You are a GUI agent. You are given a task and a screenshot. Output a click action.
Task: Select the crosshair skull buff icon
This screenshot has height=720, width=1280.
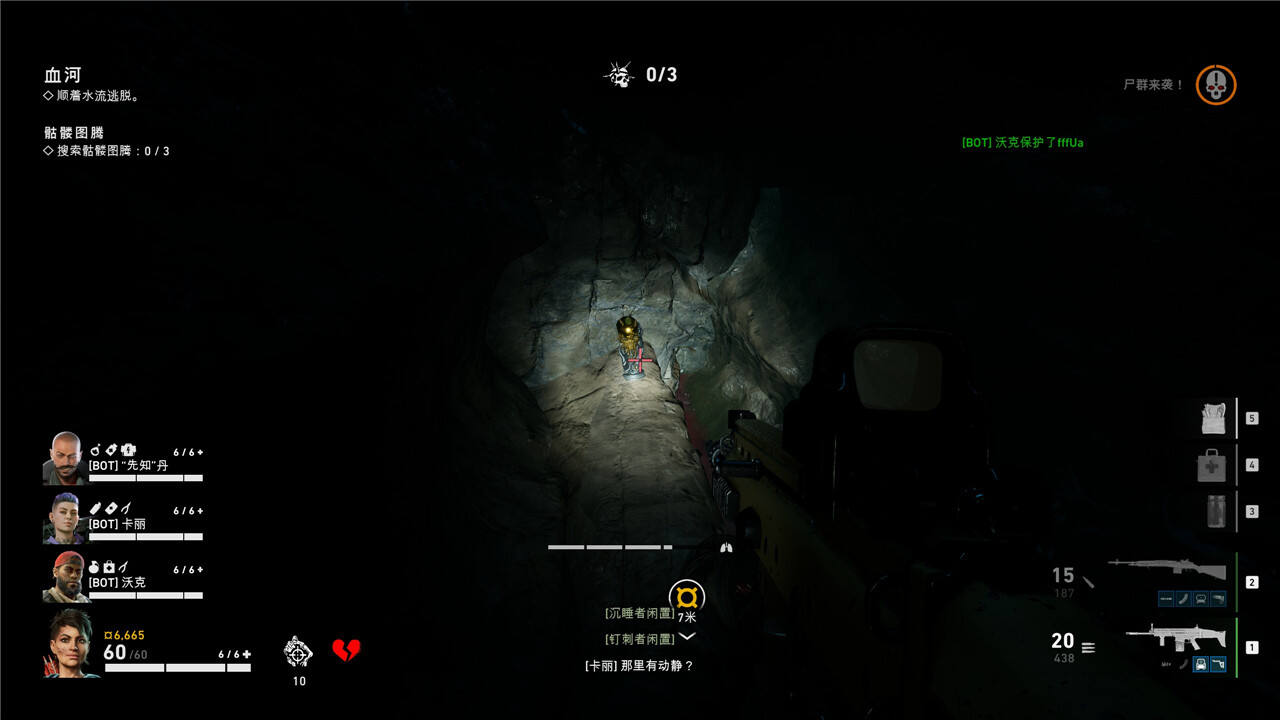point(298,652)
